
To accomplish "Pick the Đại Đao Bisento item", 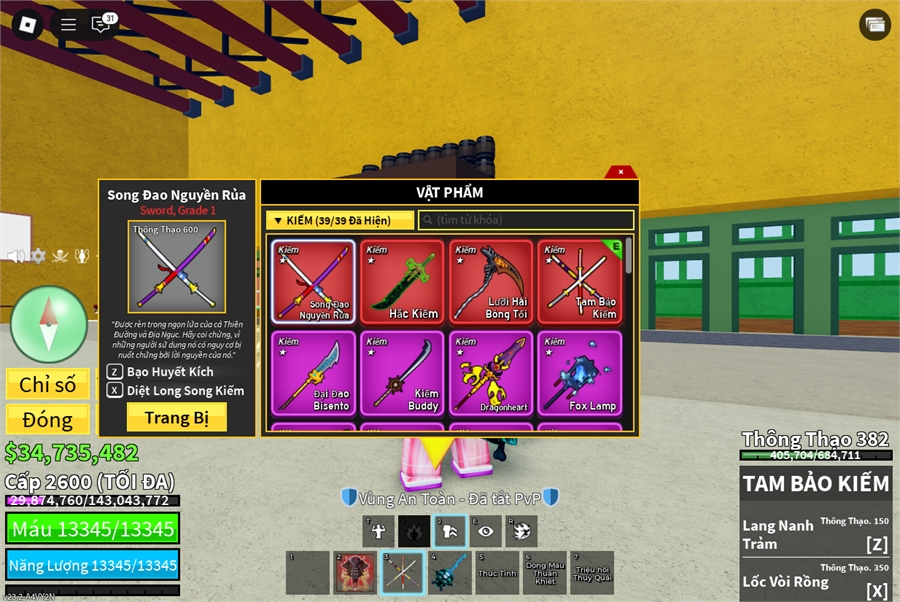I will 312,373.
